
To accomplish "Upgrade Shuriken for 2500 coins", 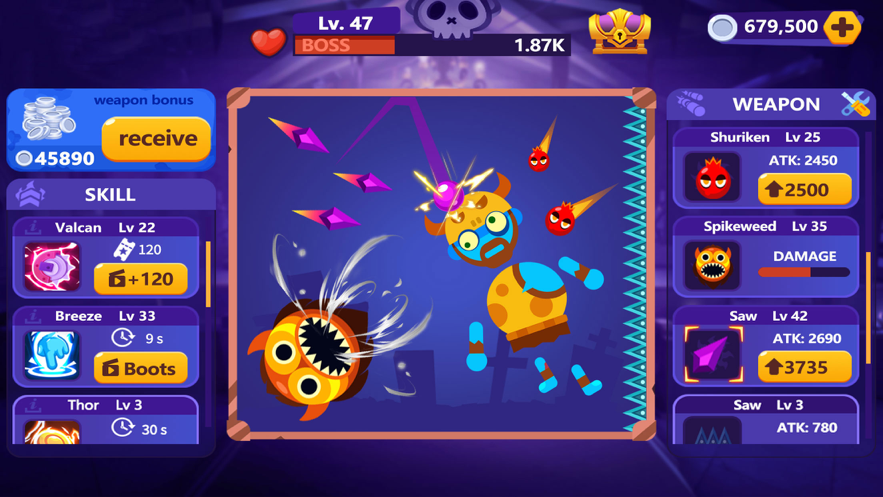I will click(804, 189).
